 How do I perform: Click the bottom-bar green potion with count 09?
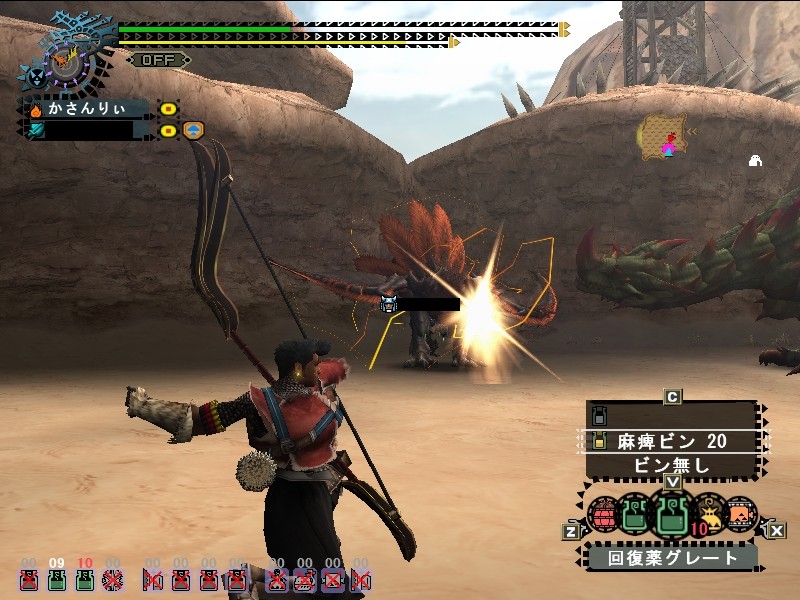[x=57, y=577]
